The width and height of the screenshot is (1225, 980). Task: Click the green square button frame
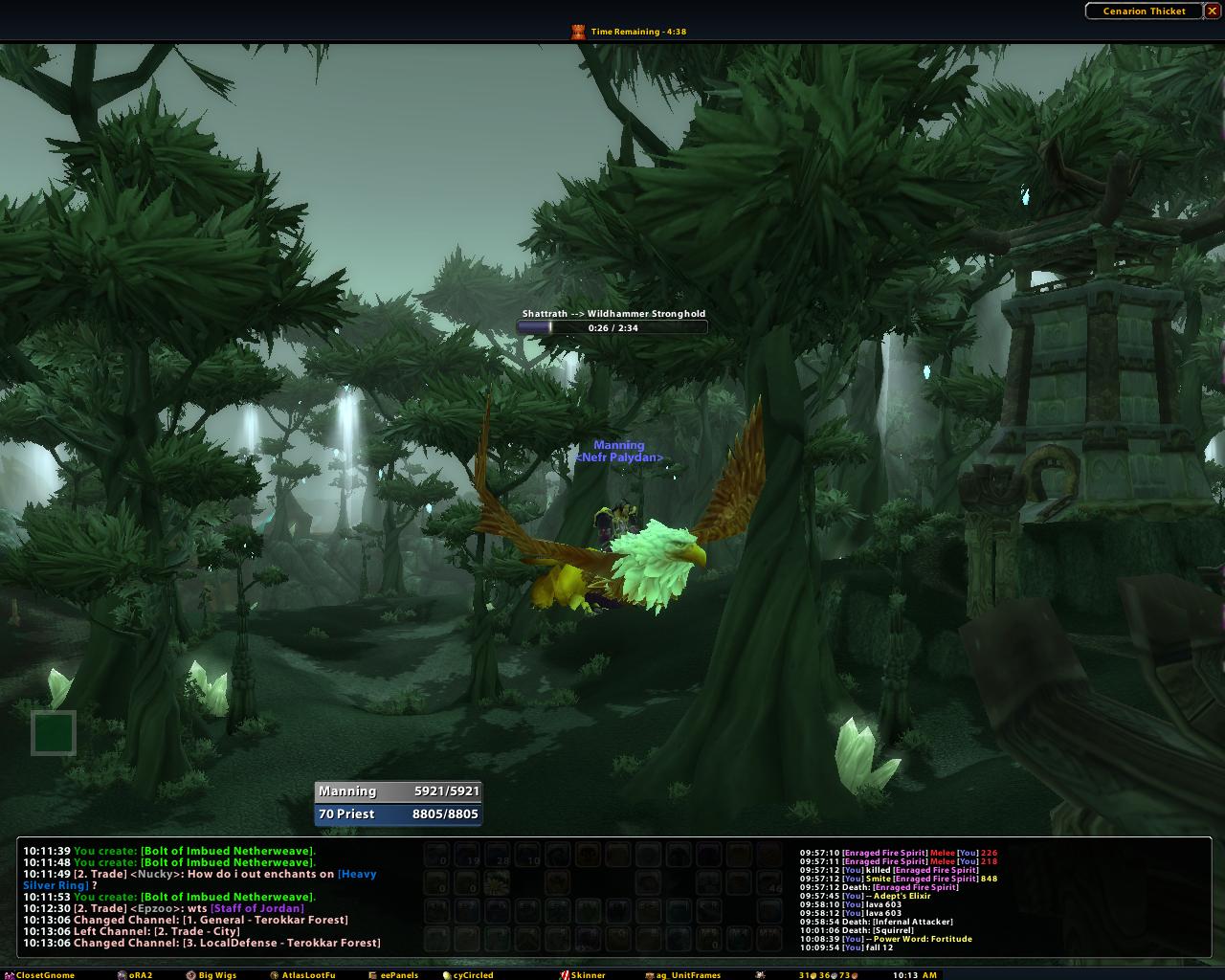(54, 733)
